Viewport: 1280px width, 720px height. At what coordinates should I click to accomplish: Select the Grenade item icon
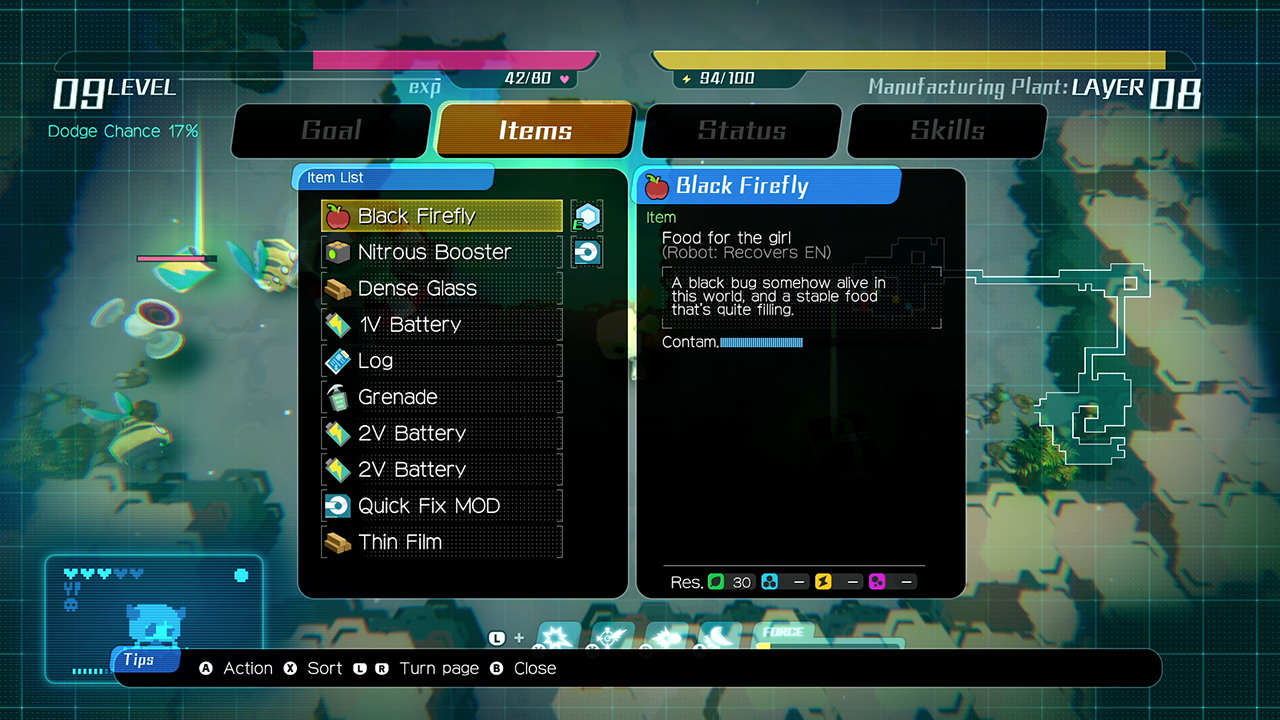(337, 397)
